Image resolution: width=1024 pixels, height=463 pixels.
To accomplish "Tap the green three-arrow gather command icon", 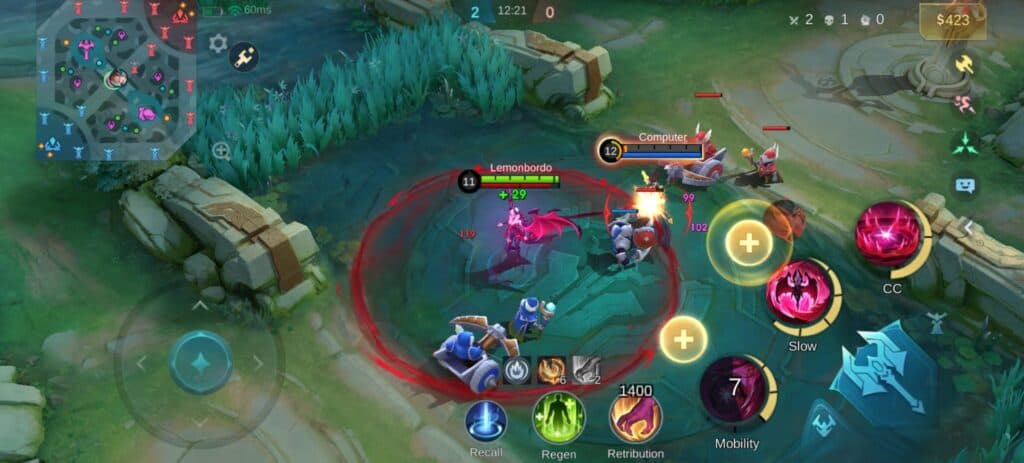I will coord(964,143).
